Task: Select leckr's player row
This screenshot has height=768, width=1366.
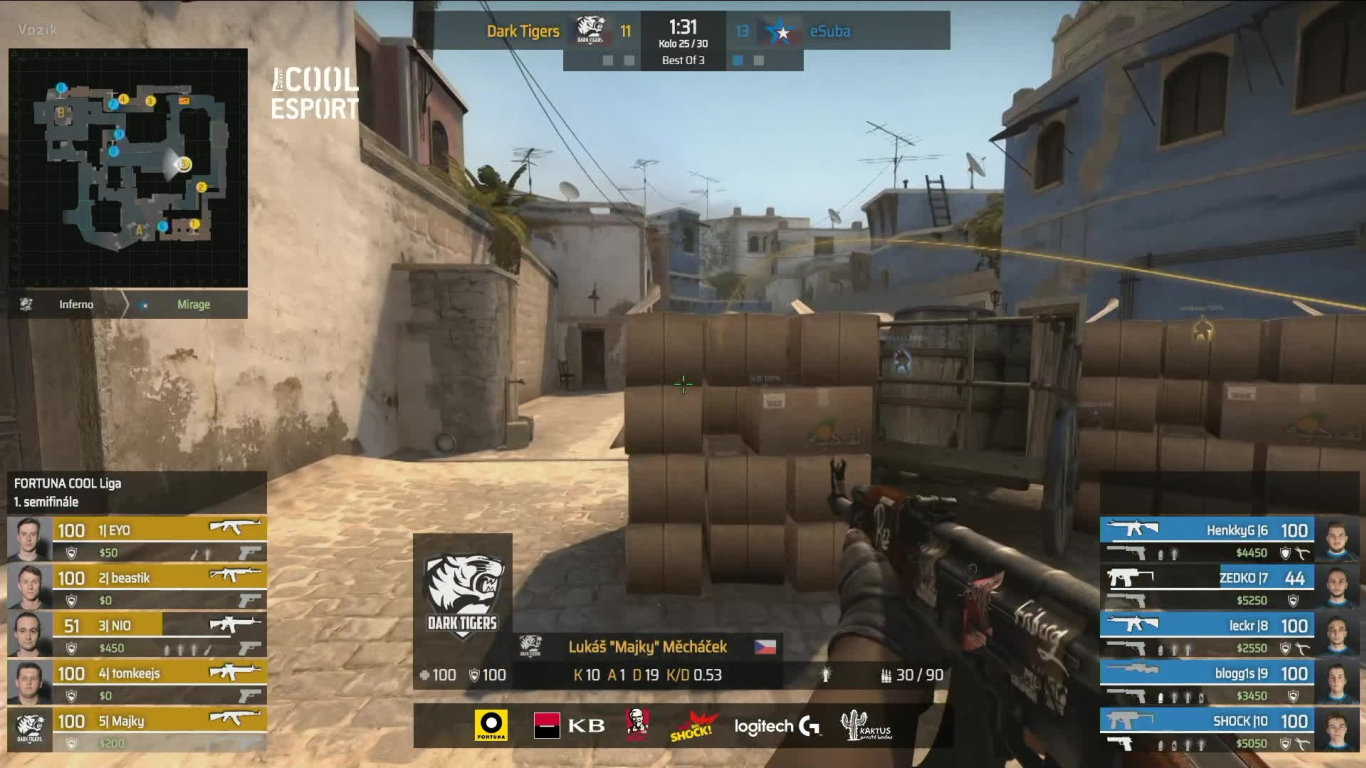Action: [x=1228, y=636]
